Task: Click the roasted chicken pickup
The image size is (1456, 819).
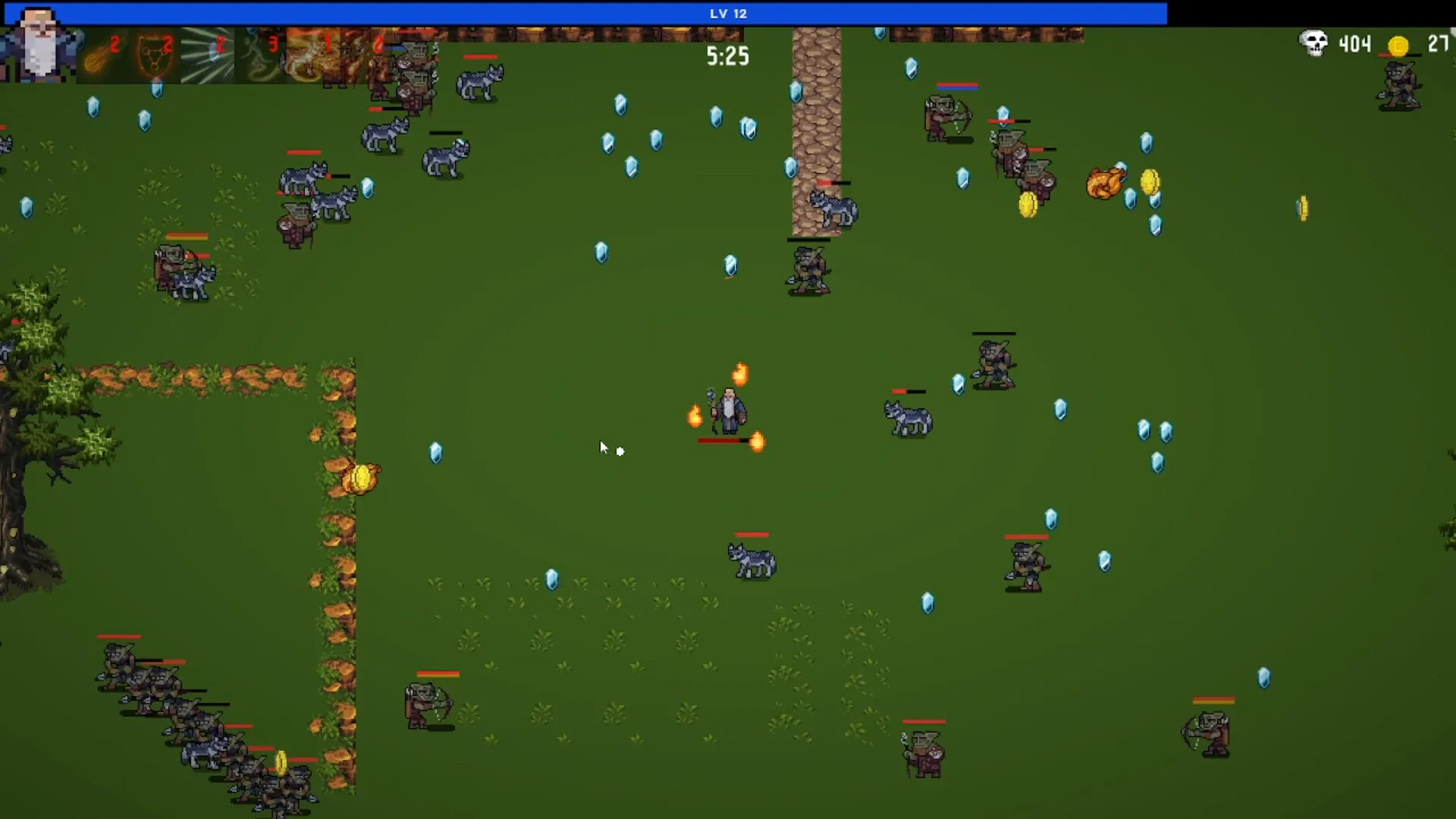Action: [1104, 181]
